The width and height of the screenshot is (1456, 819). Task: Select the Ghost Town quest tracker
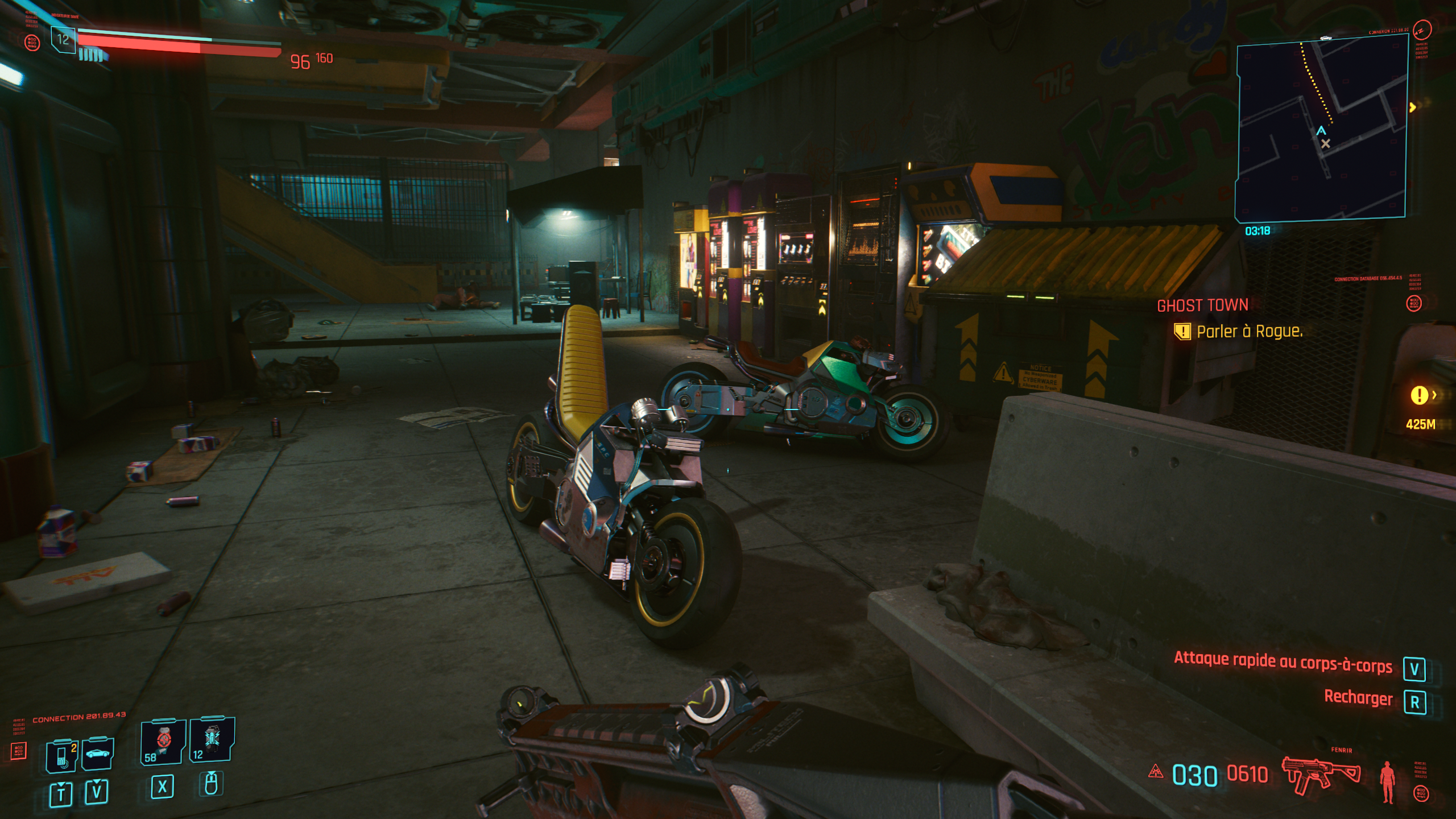pos(1202,305)
